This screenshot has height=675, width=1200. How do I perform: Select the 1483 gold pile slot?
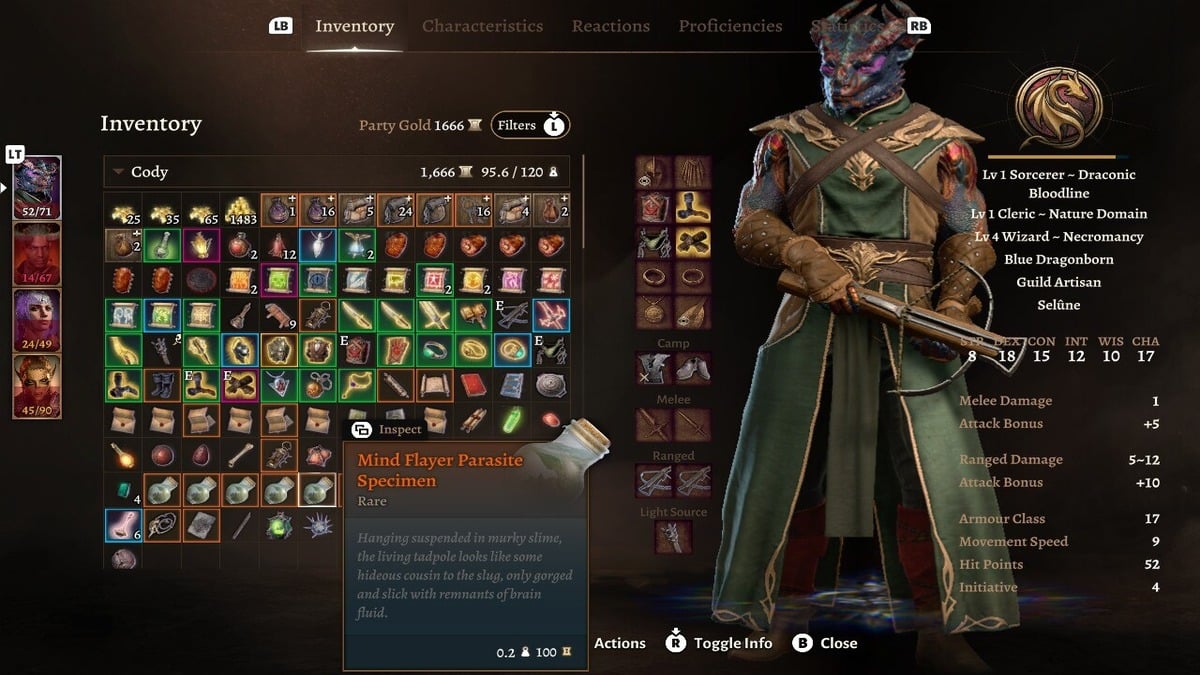pos(240,209)
